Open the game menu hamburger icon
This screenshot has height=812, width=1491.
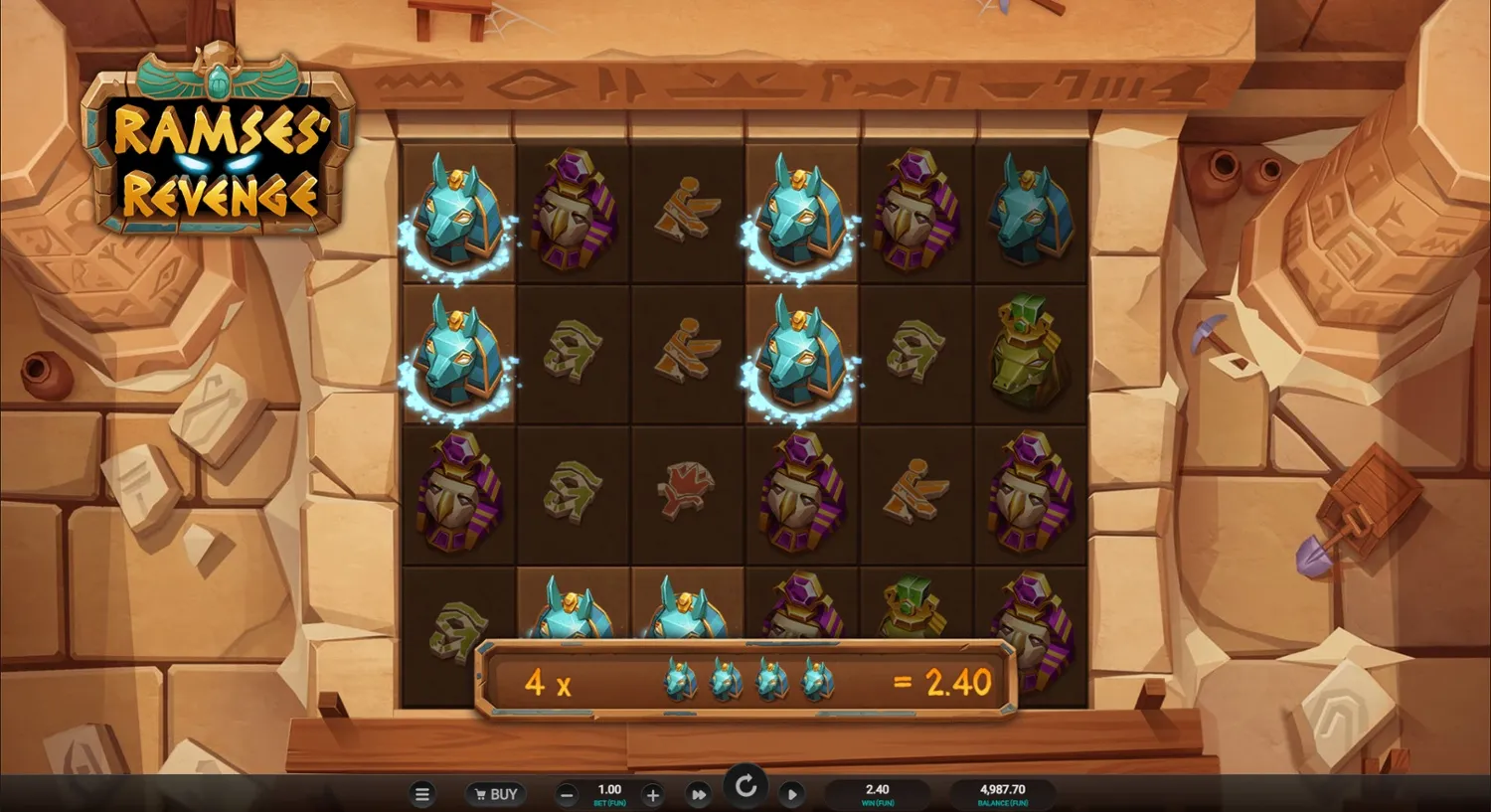tap(421, 794)
